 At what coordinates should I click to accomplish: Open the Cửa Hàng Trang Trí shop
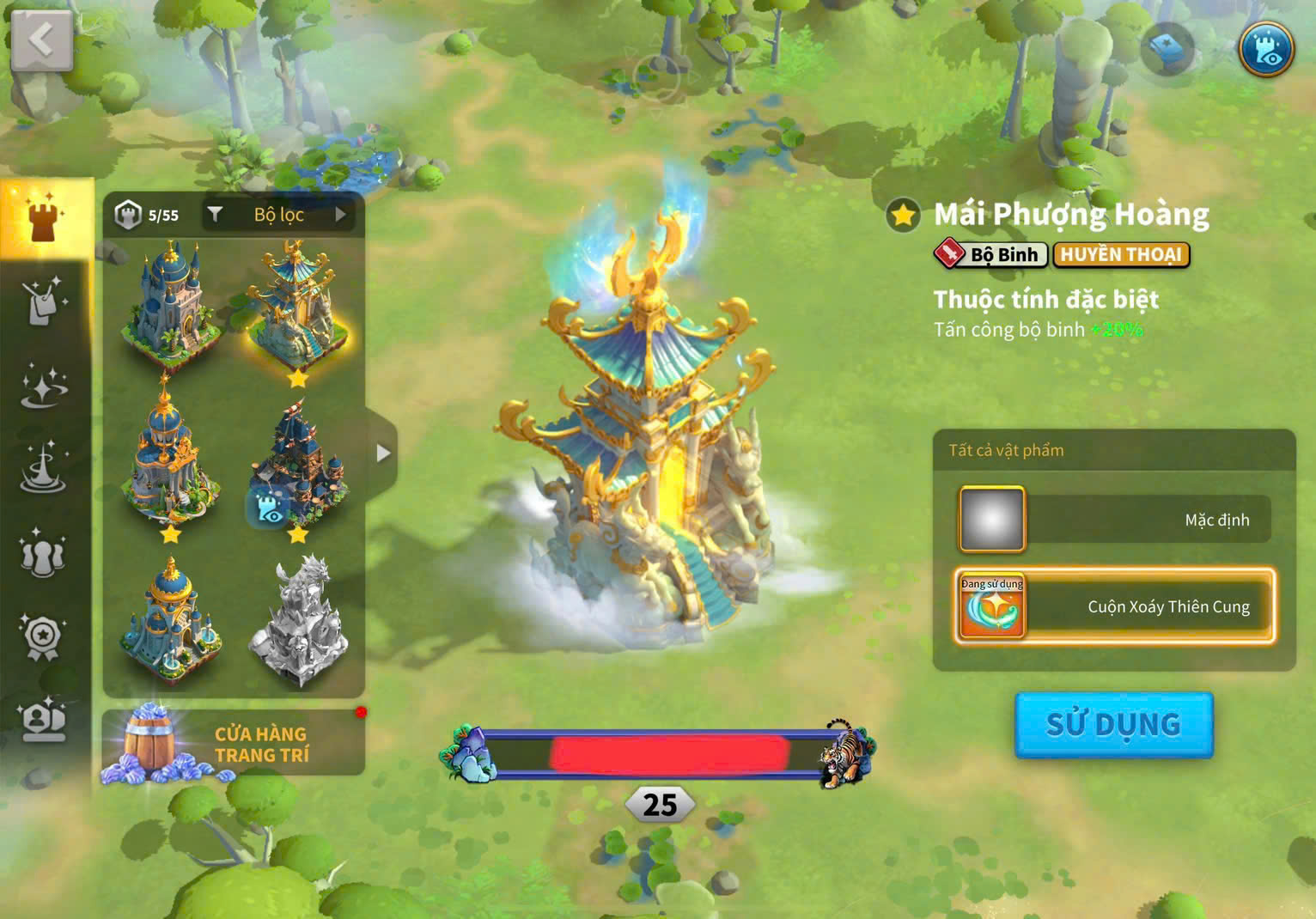[x=234, y=744]
